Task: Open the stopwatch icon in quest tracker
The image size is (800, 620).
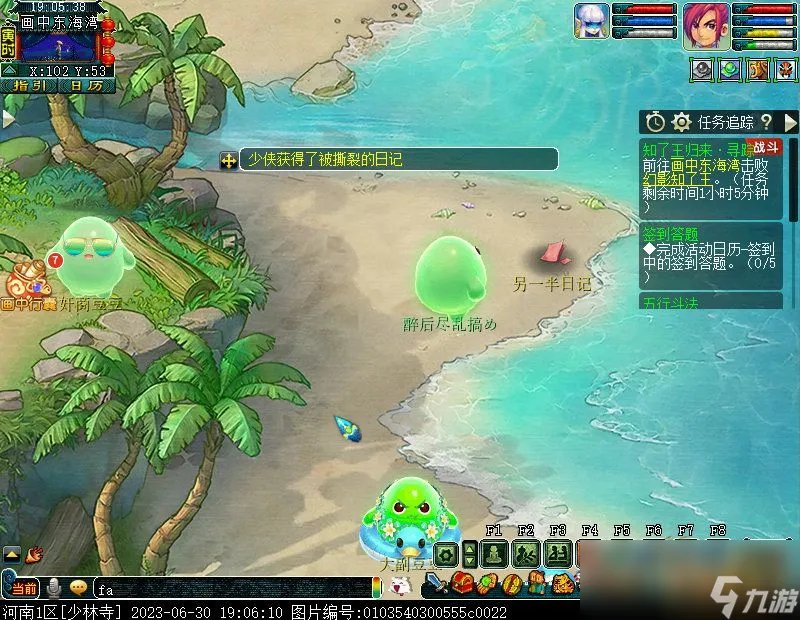Action: 655,122
